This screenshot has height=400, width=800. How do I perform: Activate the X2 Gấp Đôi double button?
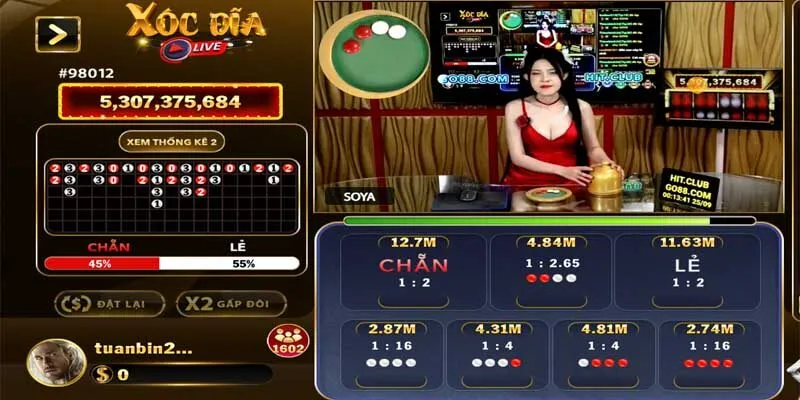[231, 303]
